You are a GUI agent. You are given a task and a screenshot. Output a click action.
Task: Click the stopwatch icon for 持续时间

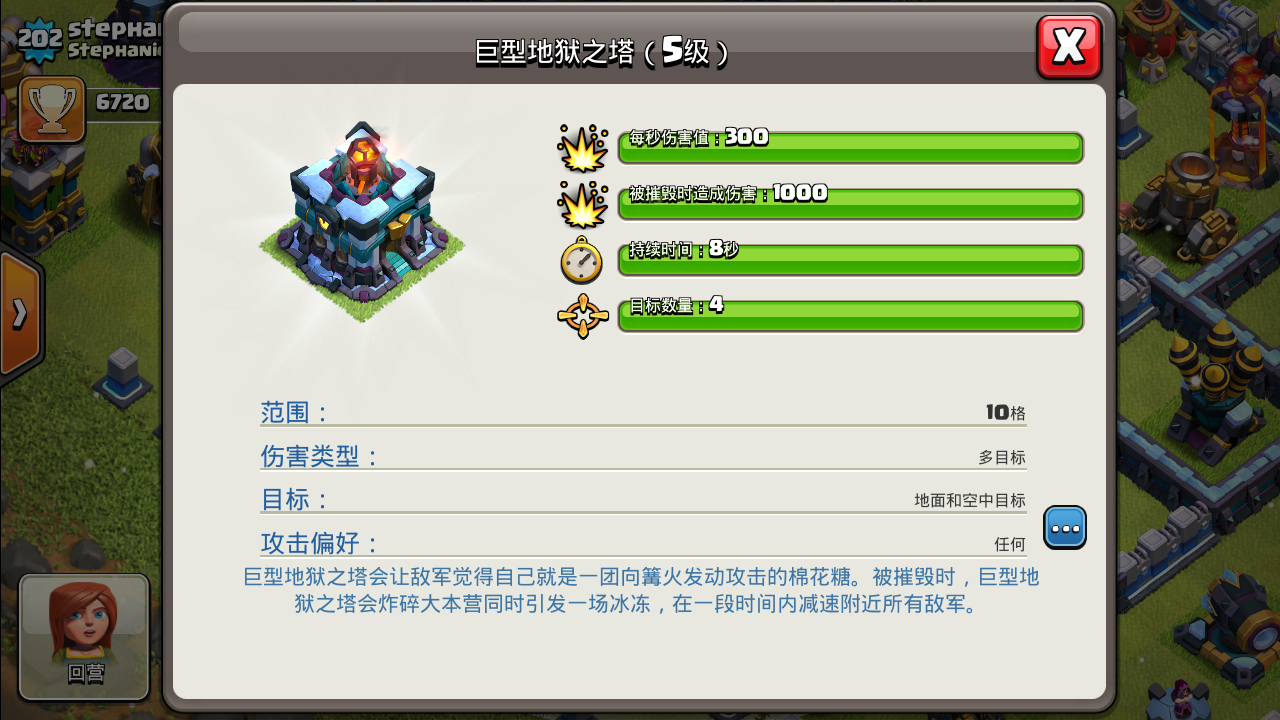582,261
